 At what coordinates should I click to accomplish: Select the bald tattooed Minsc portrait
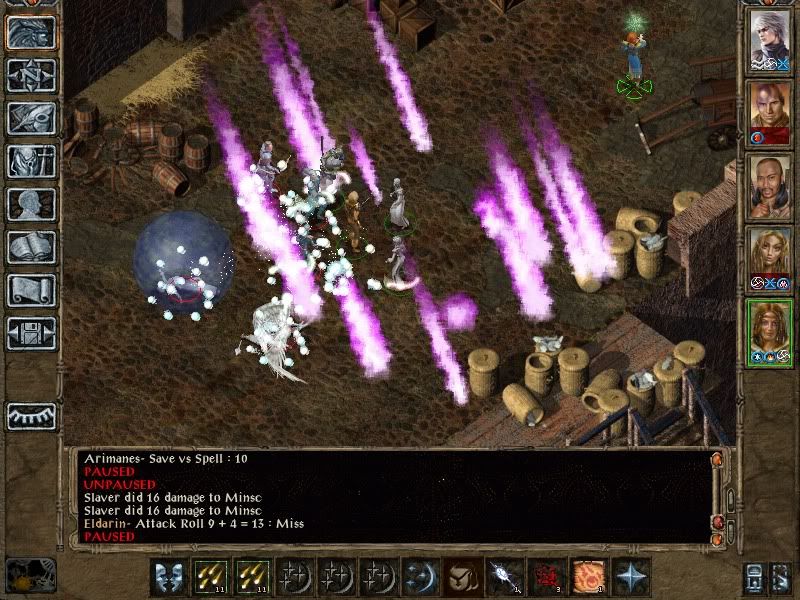point(771,112)
